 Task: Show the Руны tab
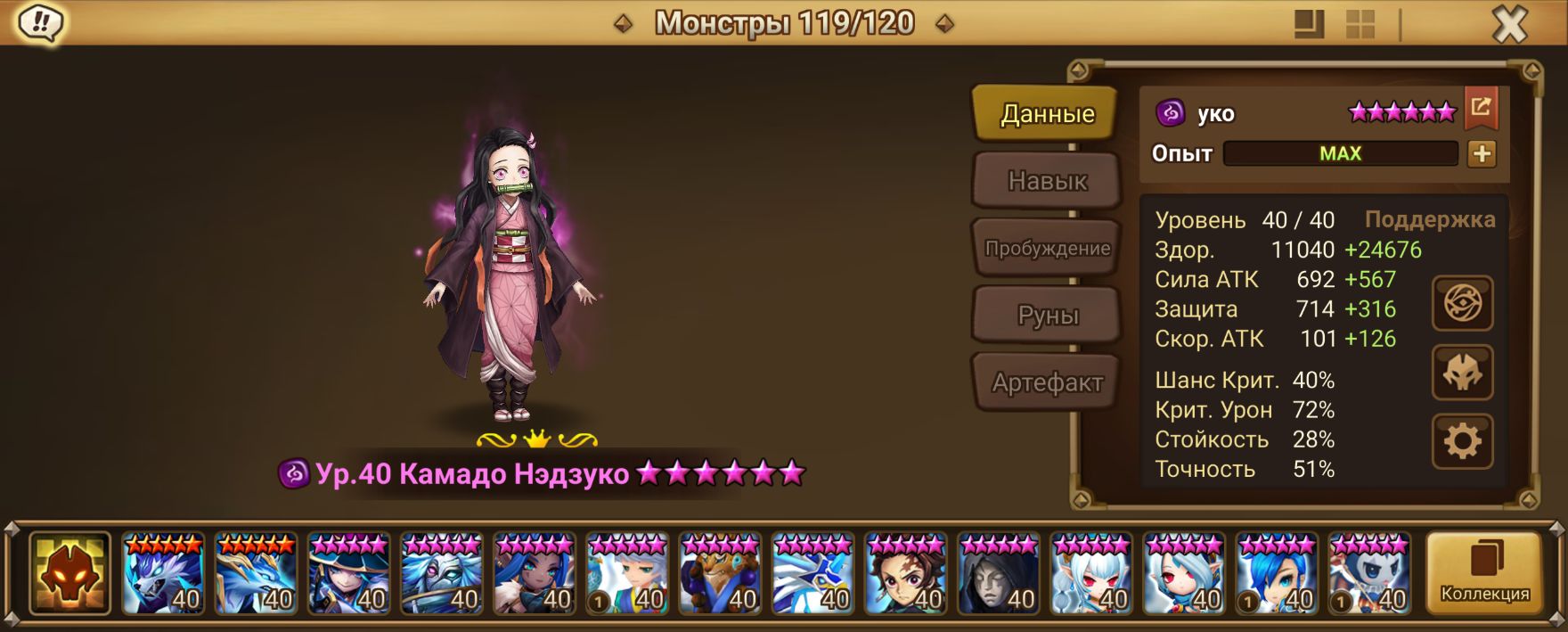[1048, 315]
